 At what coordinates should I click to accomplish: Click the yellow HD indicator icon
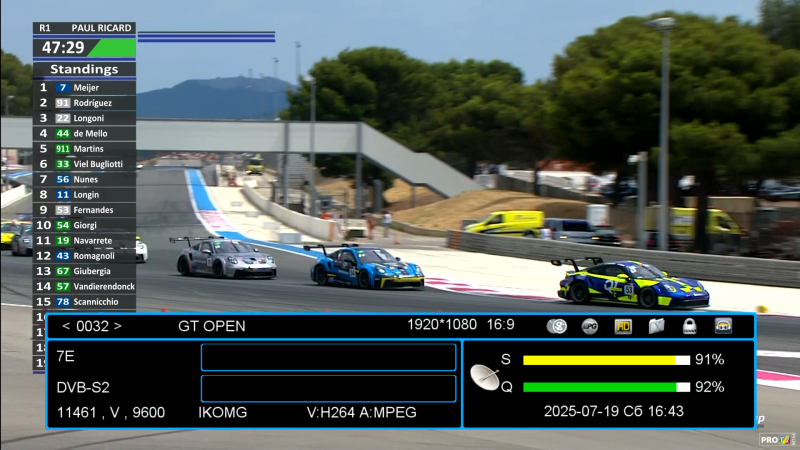tap(623, 326)
